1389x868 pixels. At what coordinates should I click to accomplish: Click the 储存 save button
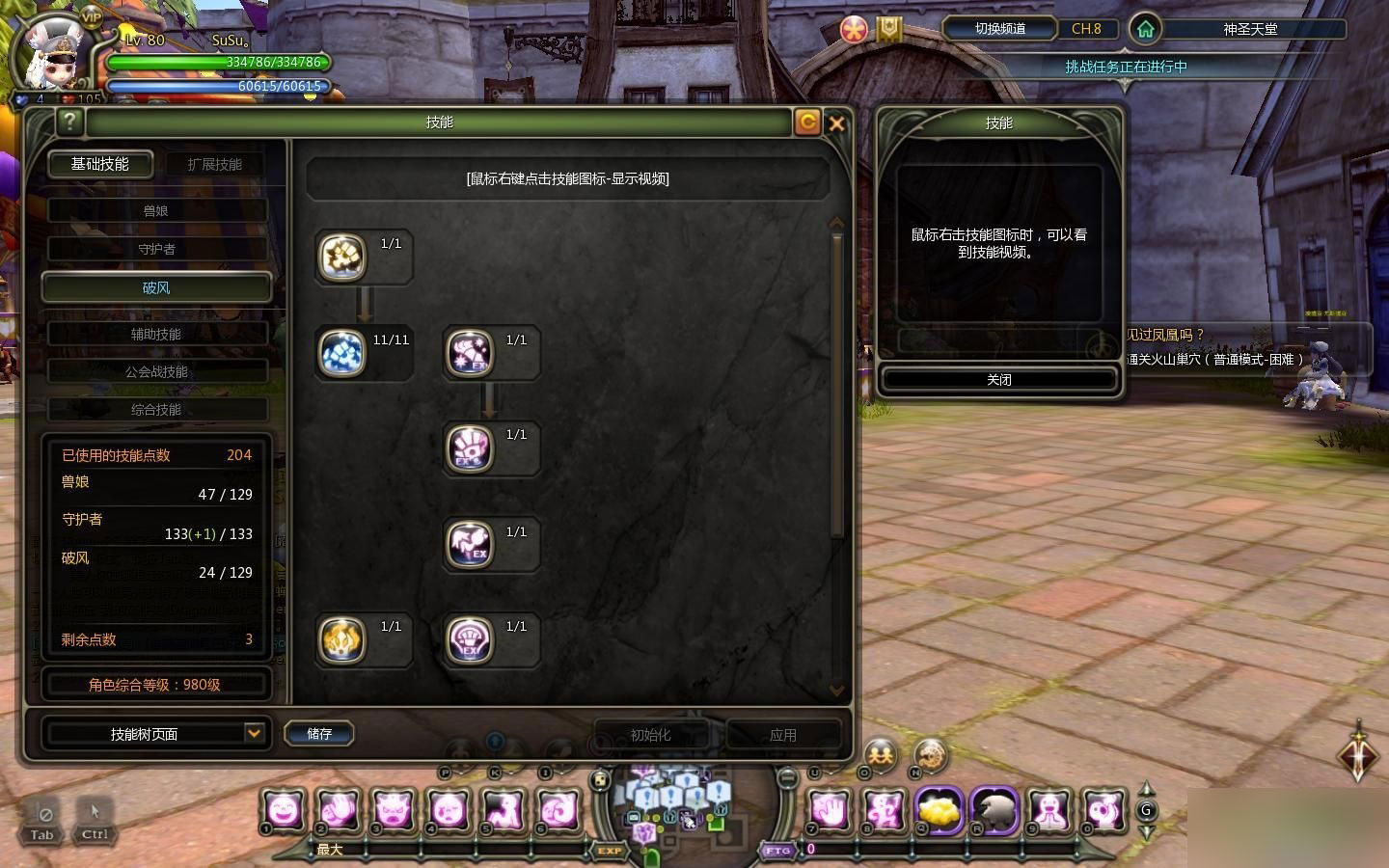(319, 734)
